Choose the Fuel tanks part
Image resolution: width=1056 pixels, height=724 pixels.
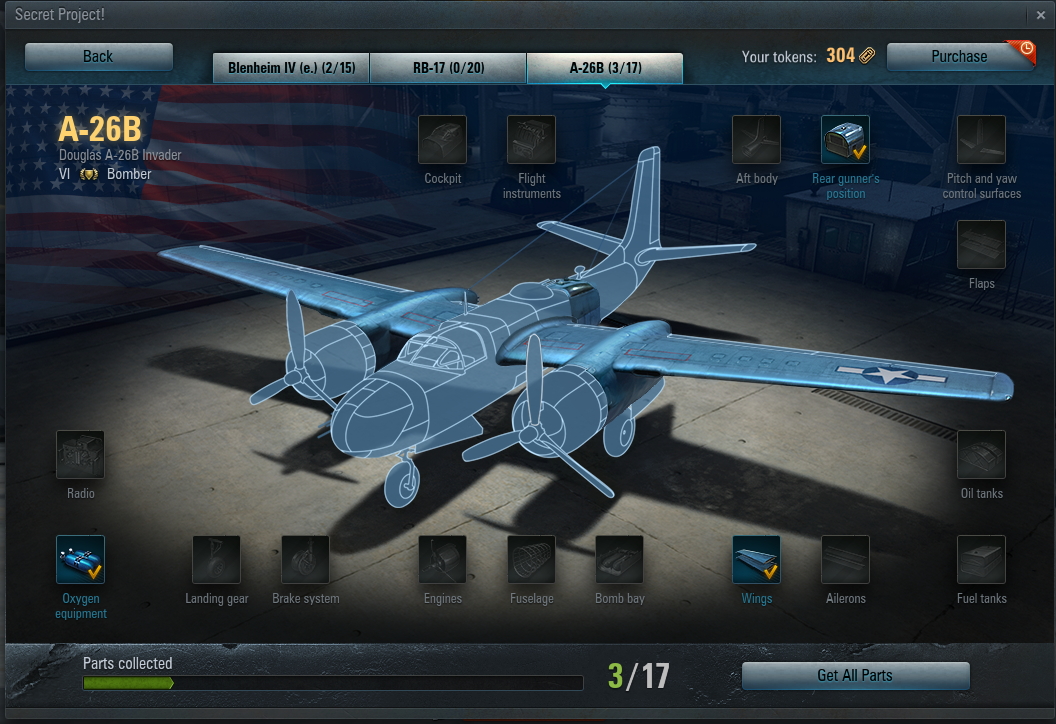981,560
